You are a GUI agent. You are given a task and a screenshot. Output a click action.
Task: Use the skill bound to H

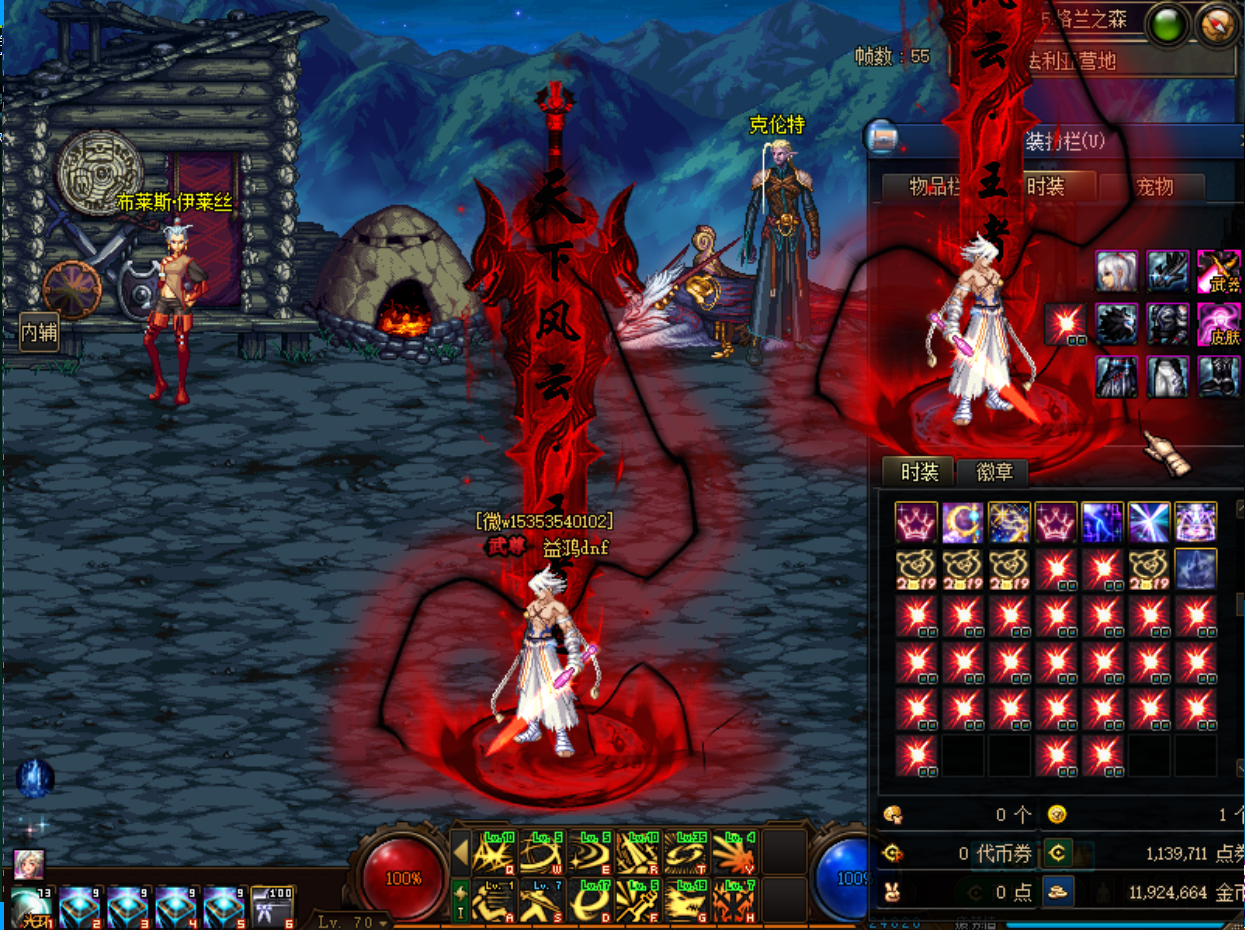tap(734, 900)
